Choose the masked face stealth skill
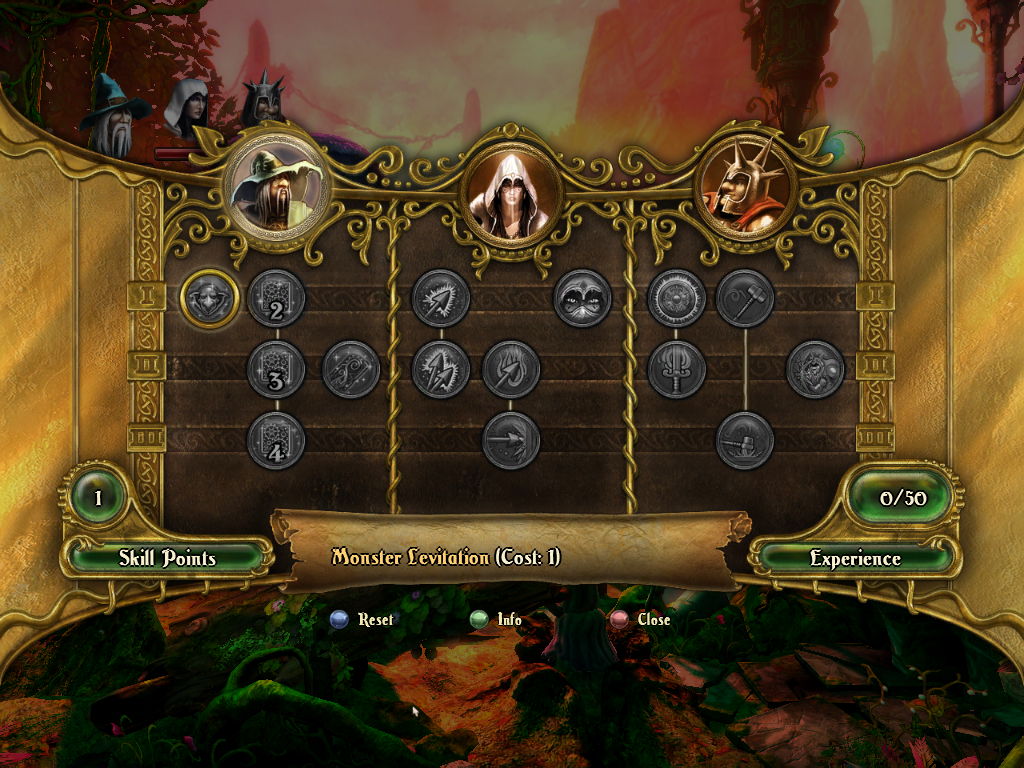Viewport: 1024px width, 768px height. click(x=582, y=298)
